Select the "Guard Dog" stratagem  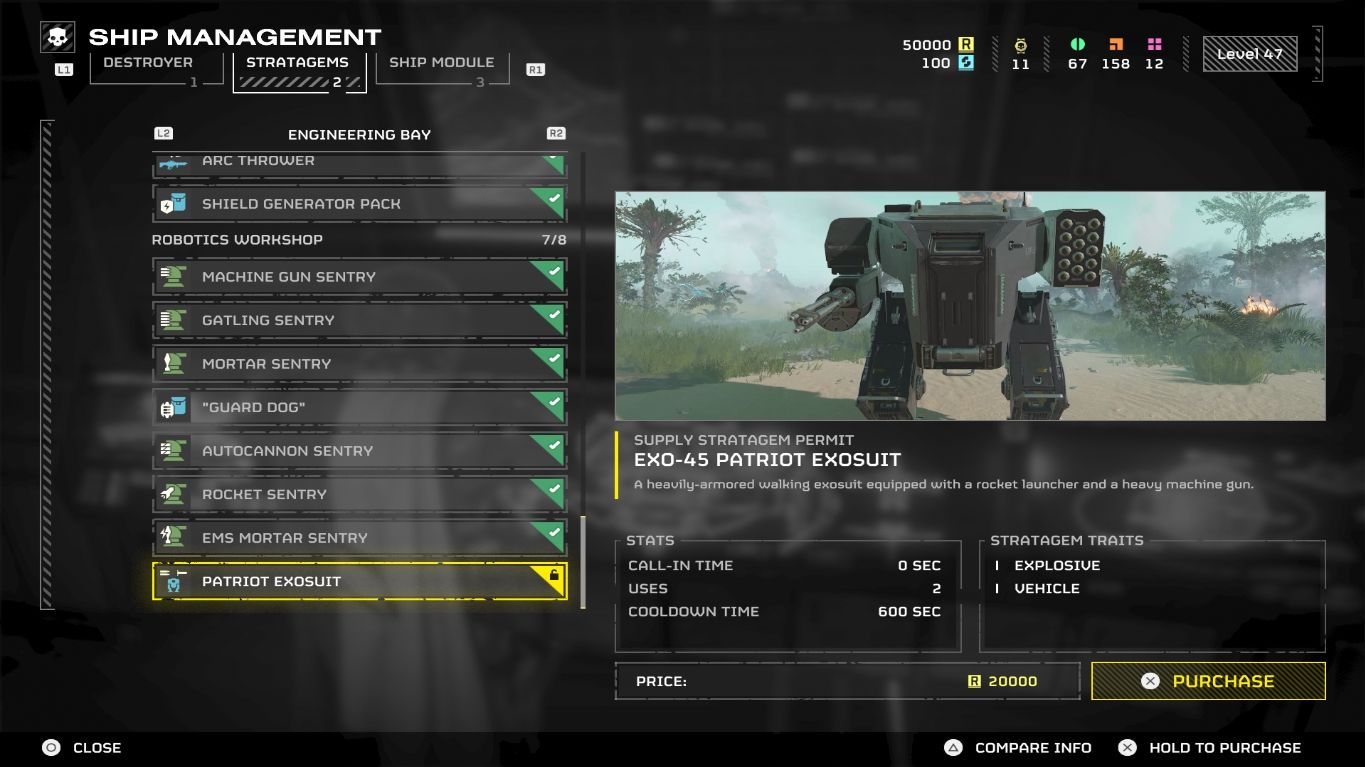(359, 407)
